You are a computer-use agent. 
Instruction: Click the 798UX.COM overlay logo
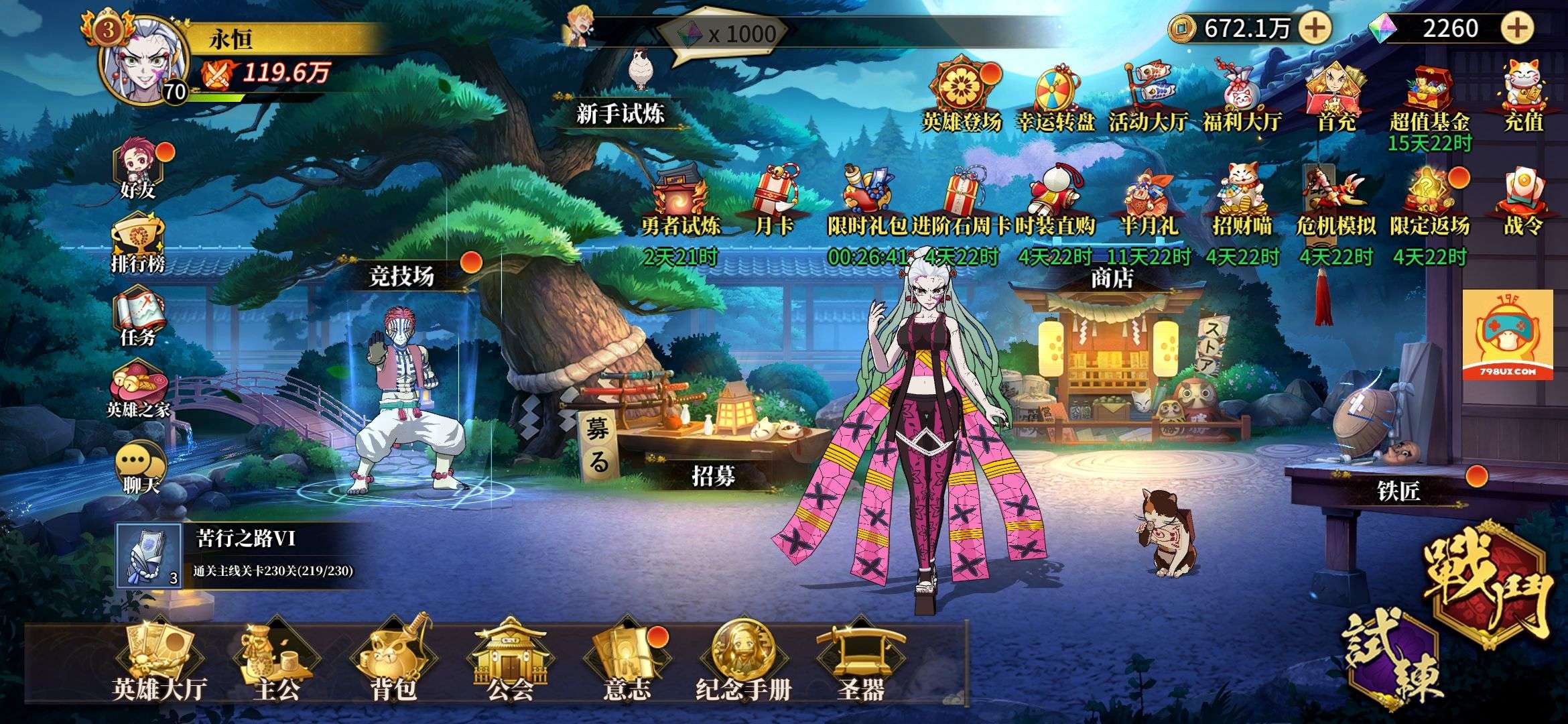1507,335
